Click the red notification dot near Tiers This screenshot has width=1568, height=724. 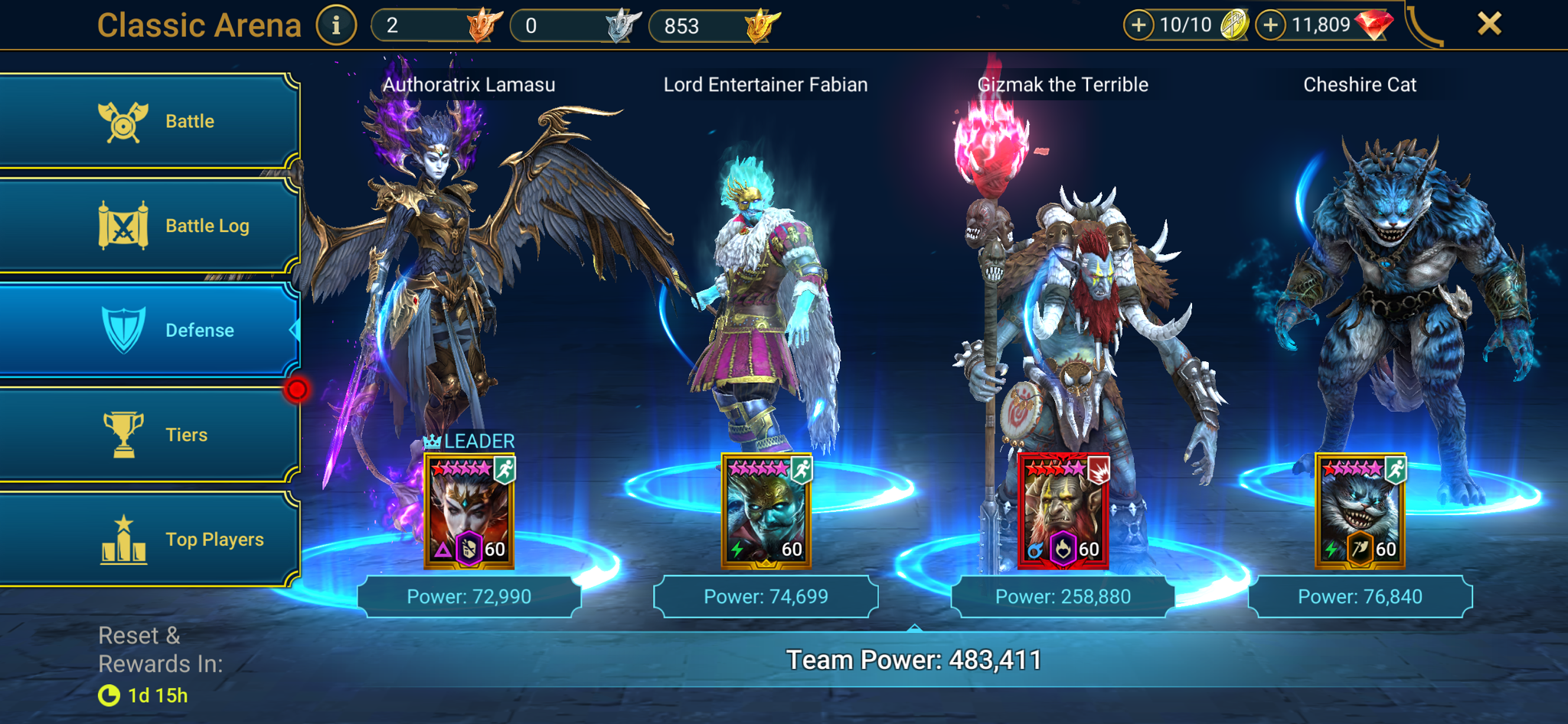pos(298,389)
